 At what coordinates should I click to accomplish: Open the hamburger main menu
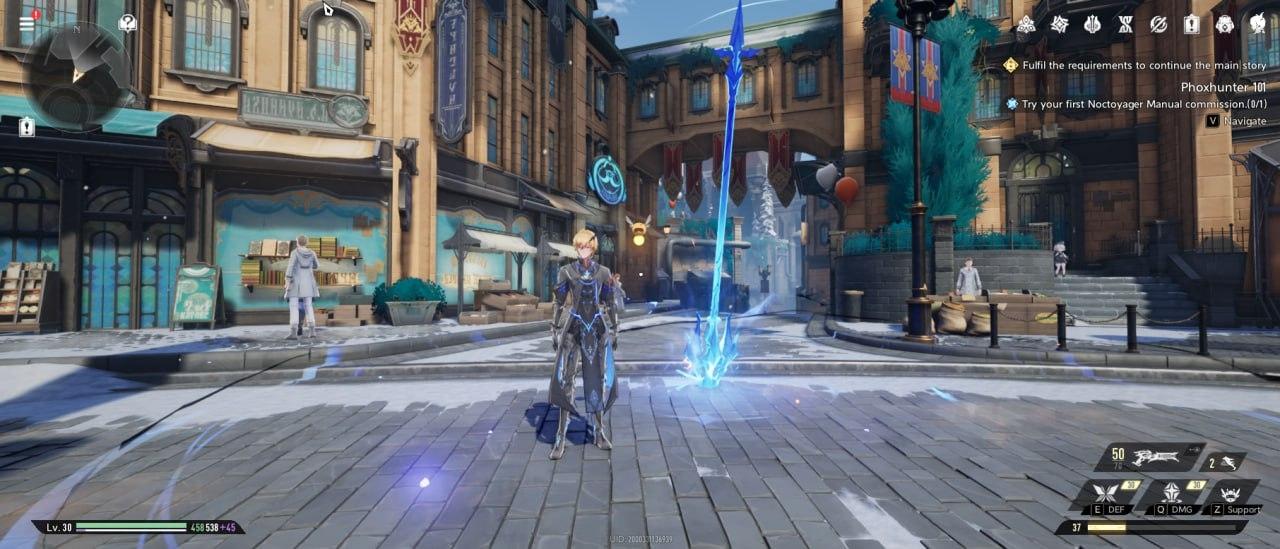pyautogui.click(x=27, y=22)
